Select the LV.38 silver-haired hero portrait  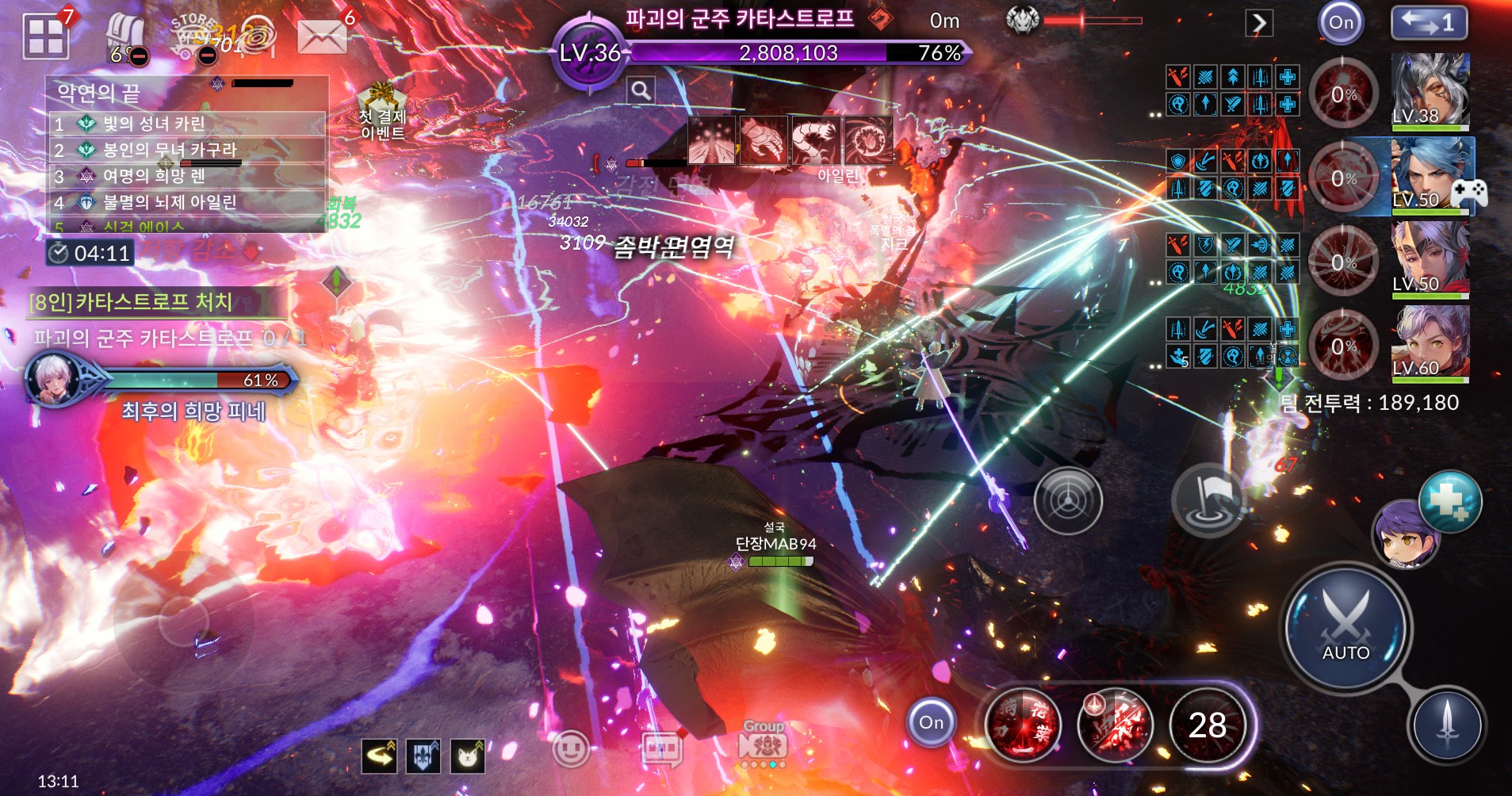tap(1430, 90)
